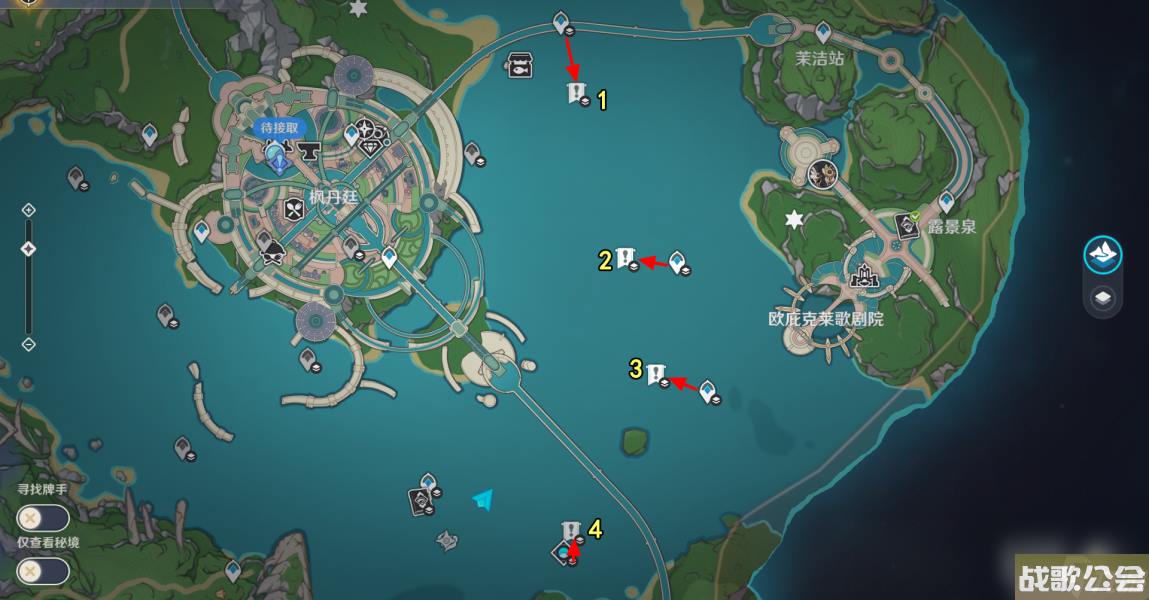Select the opera house building icon
Screen dimensions: 1149x600
[862, 276]
